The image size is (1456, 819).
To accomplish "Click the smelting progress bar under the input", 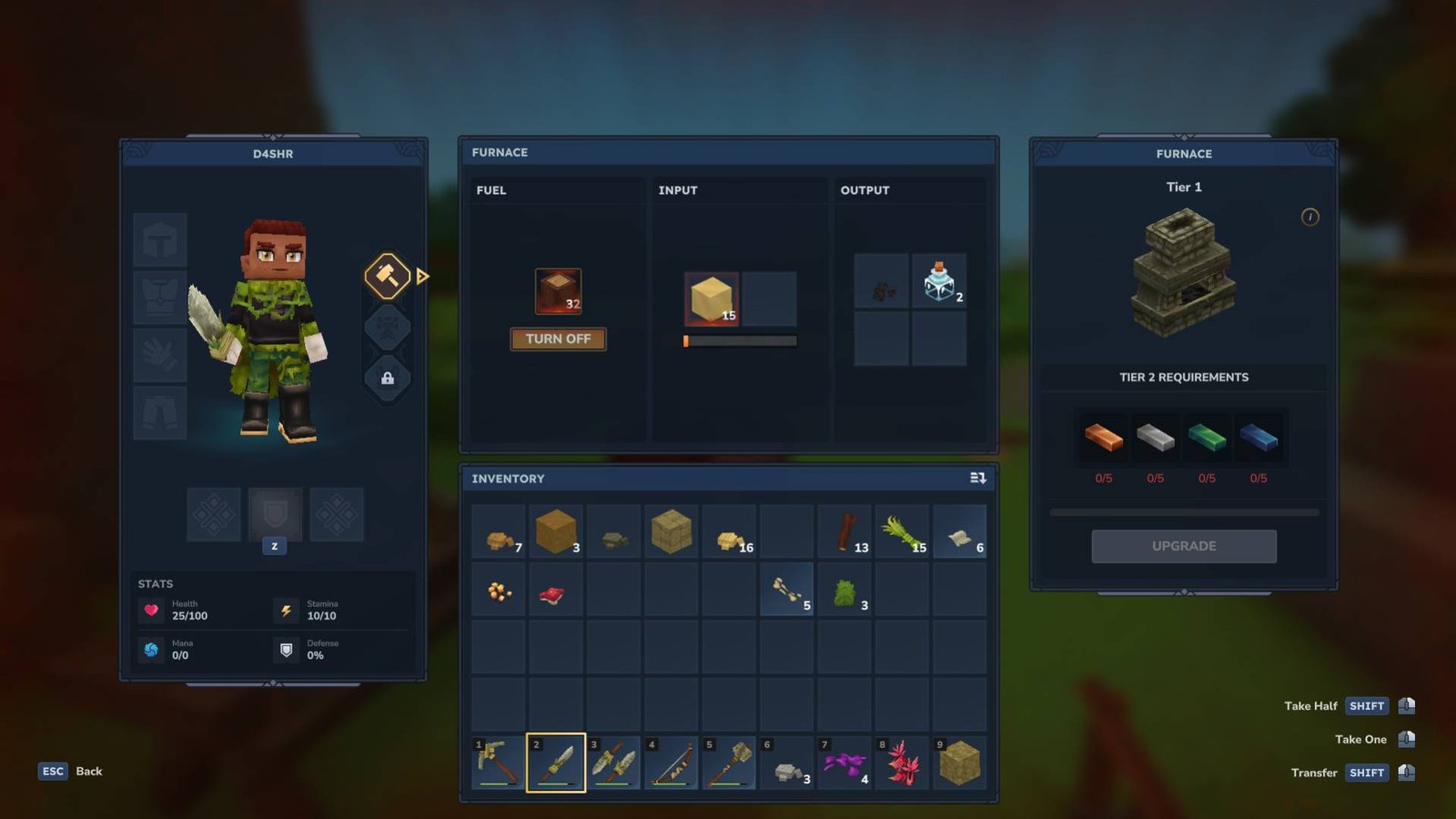I will coord(740,340).
